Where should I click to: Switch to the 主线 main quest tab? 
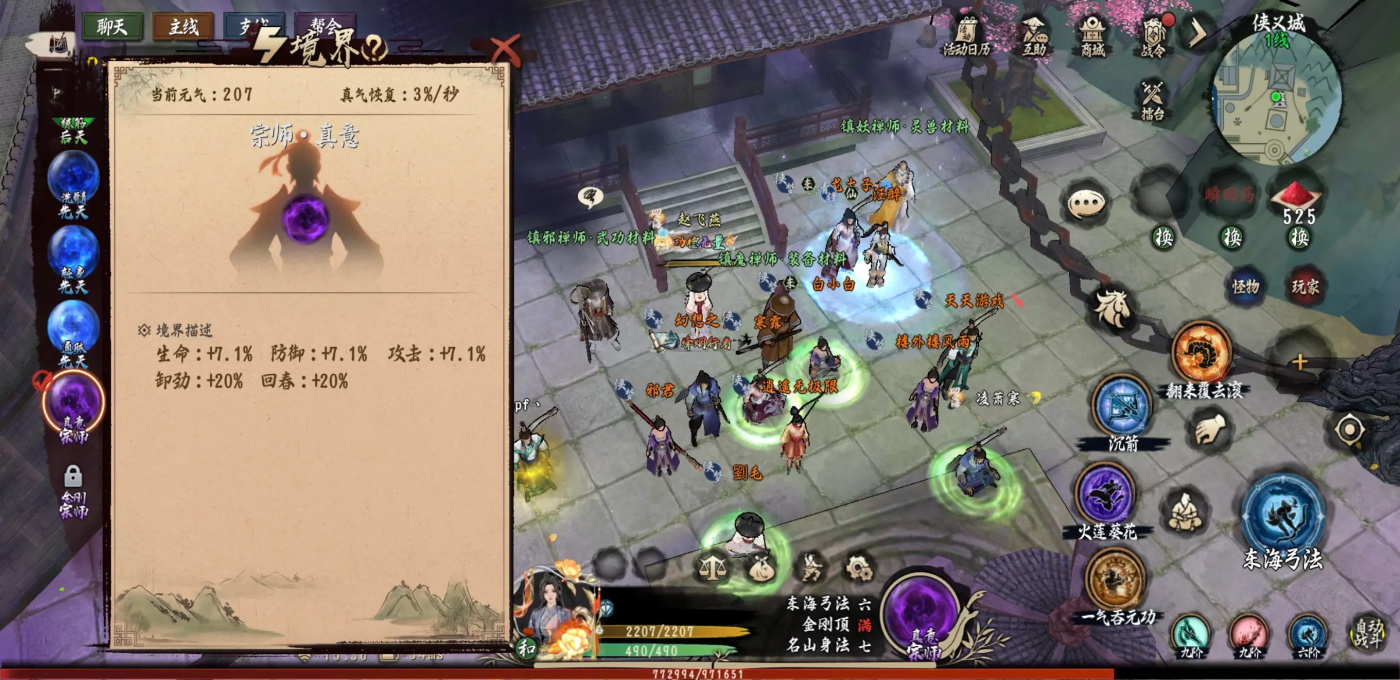(183, 27)
